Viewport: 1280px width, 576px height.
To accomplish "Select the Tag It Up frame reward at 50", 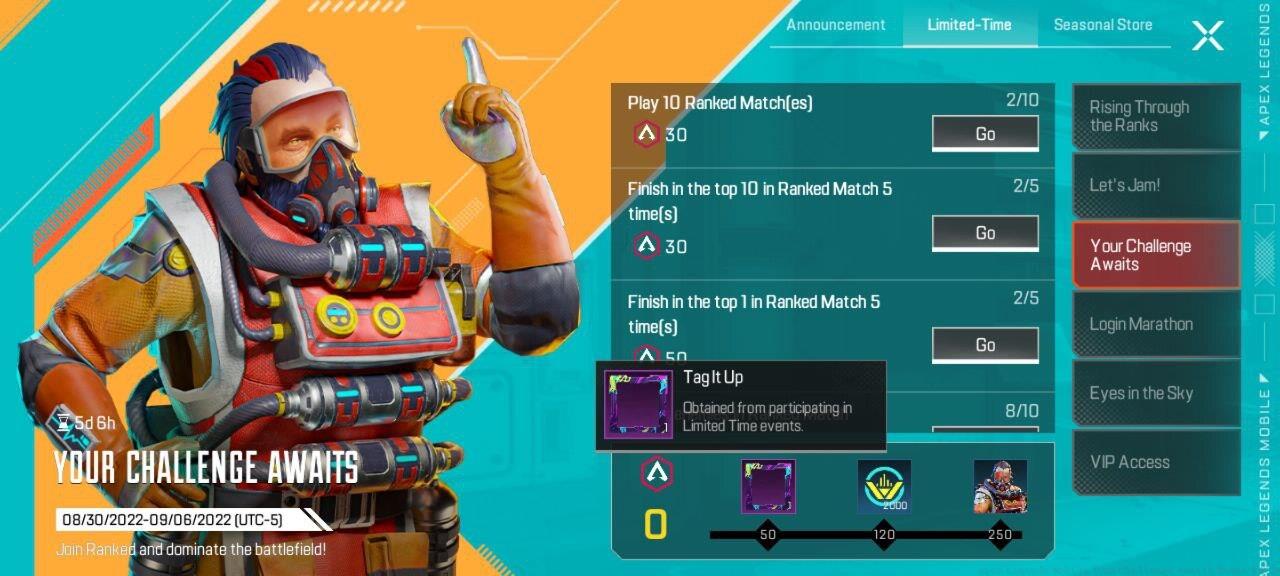I will (x=768, y=487).
